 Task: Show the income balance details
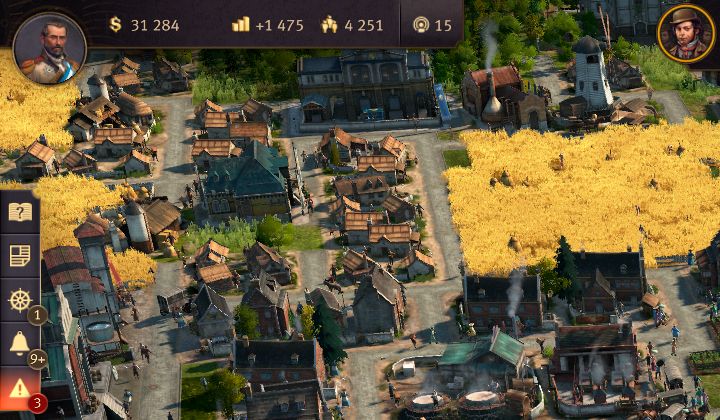[x=267, y=24]
